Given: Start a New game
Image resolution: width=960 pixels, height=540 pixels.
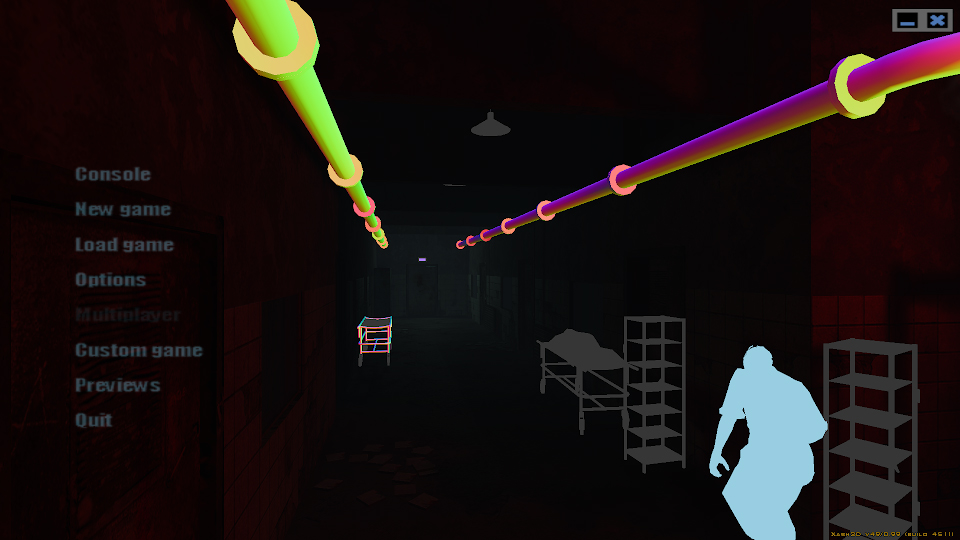Looking at the screenshot, I should coord(123,209).
